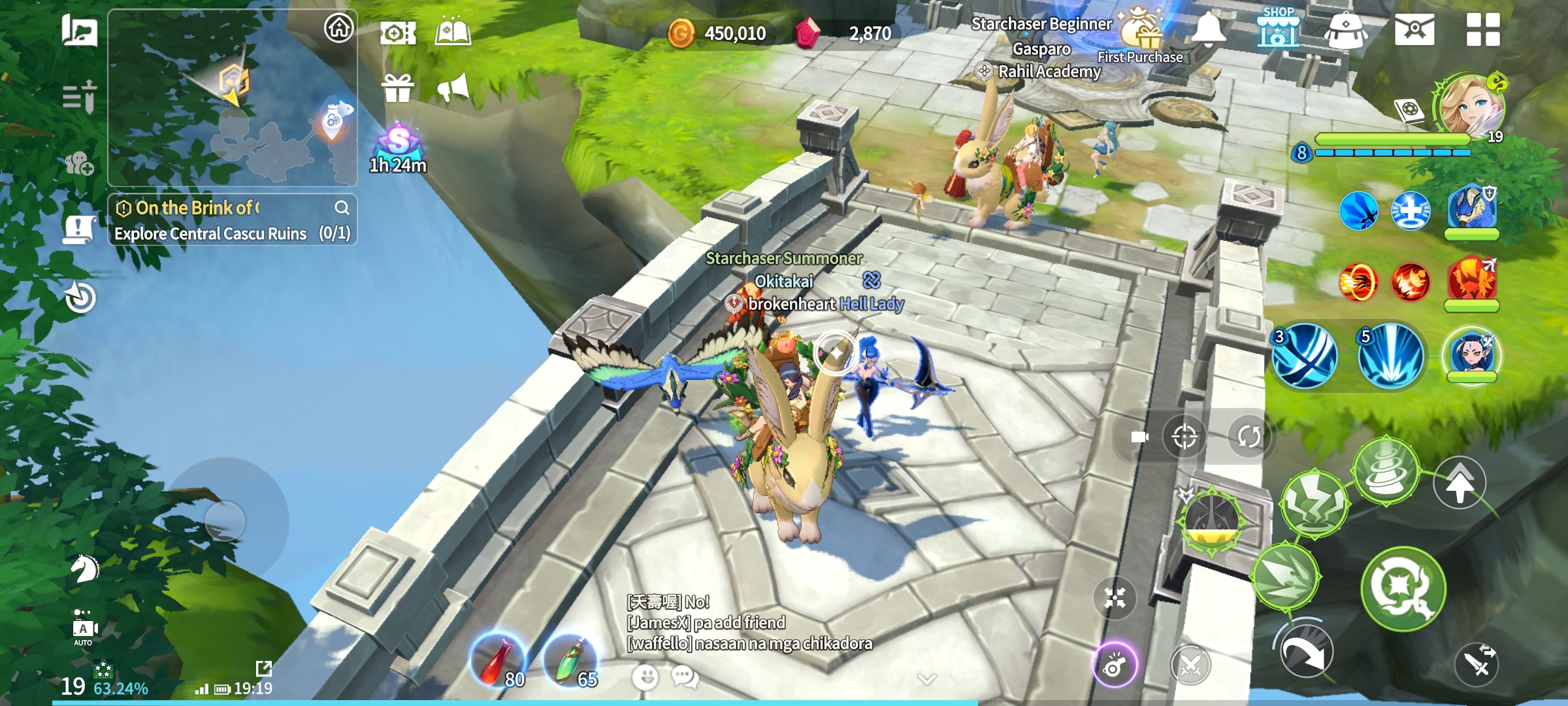The height and width of the screenshot is (706, 1568).
Task: Check the notification bell
Action: [1209, 30]
